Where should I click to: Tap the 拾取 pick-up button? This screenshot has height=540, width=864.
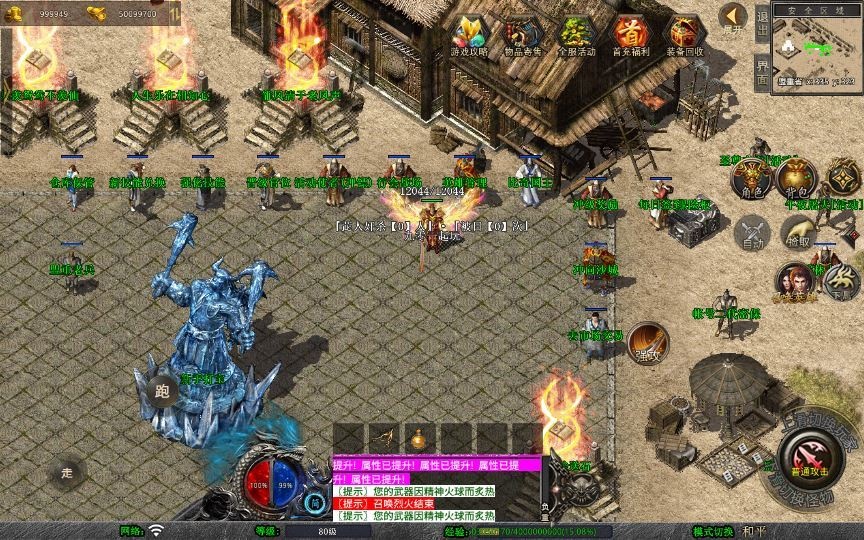(798, 234)
